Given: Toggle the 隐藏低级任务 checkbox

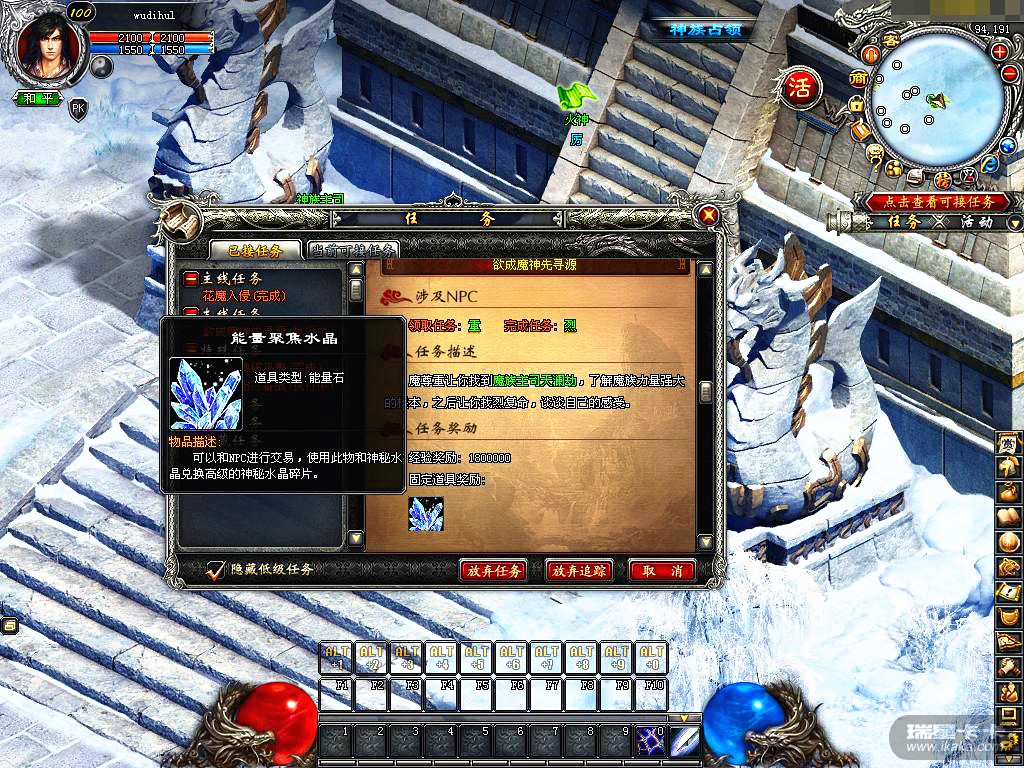Looking at the screenshot, I should 215,570.
